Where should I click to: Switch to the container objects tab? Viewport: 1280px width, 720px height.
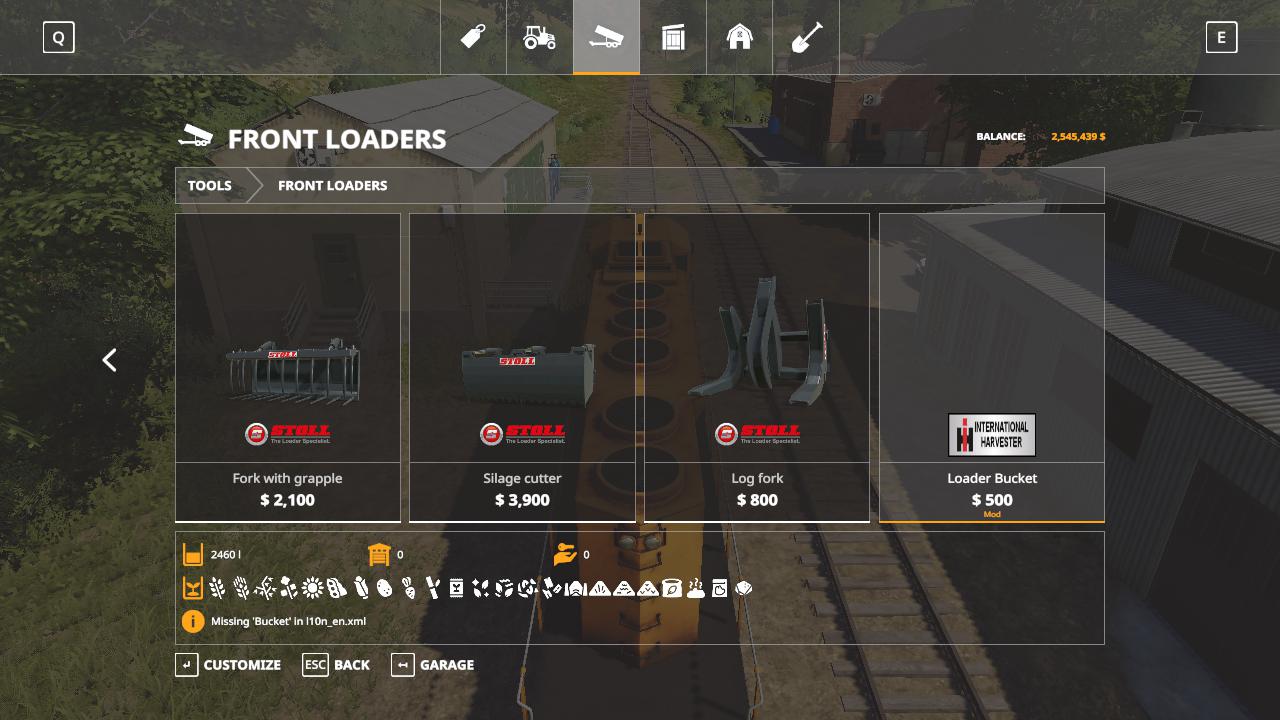[673, 37]
